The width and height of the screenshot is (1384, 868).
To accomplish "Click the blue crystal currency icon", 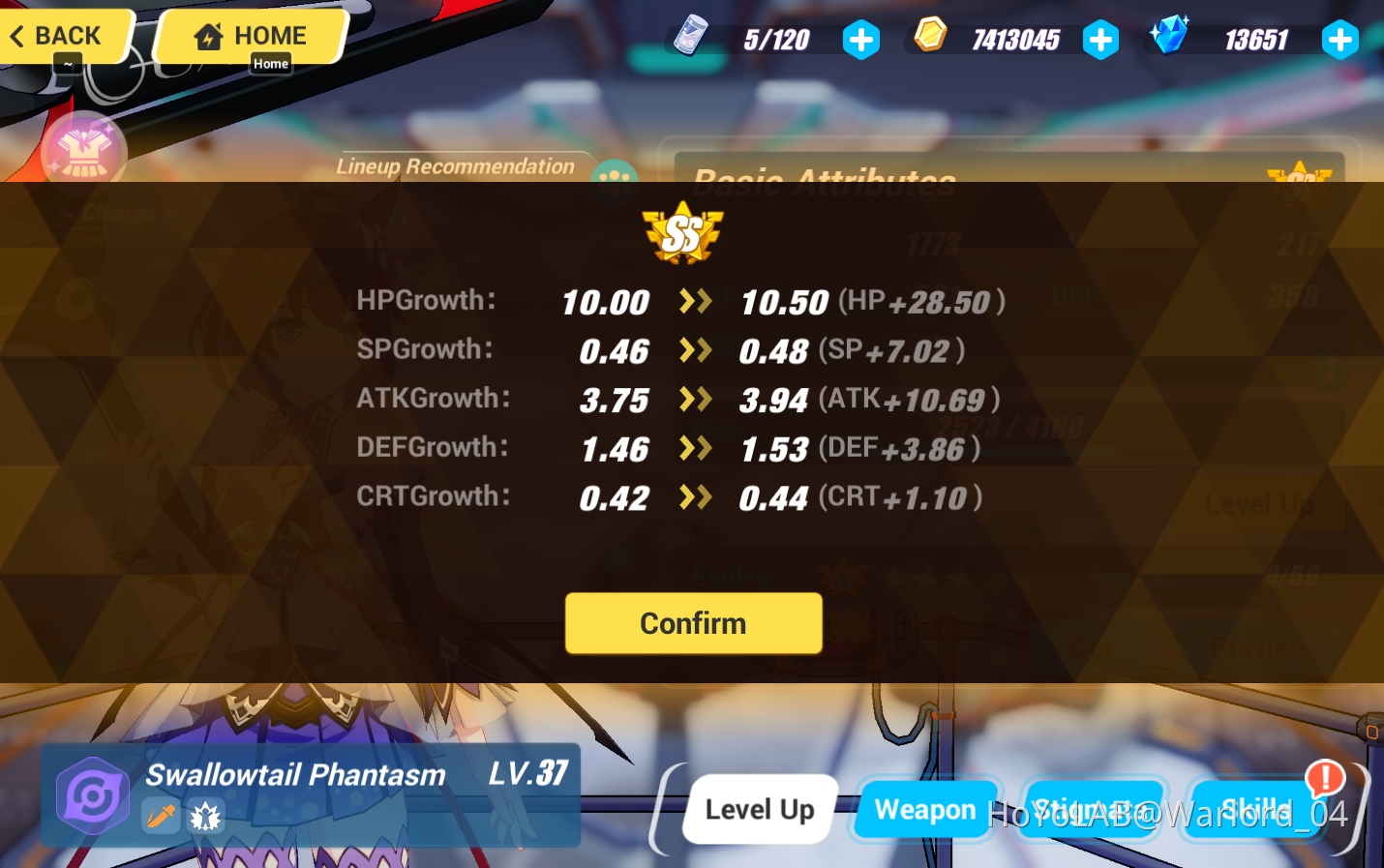I will 1171,37.
